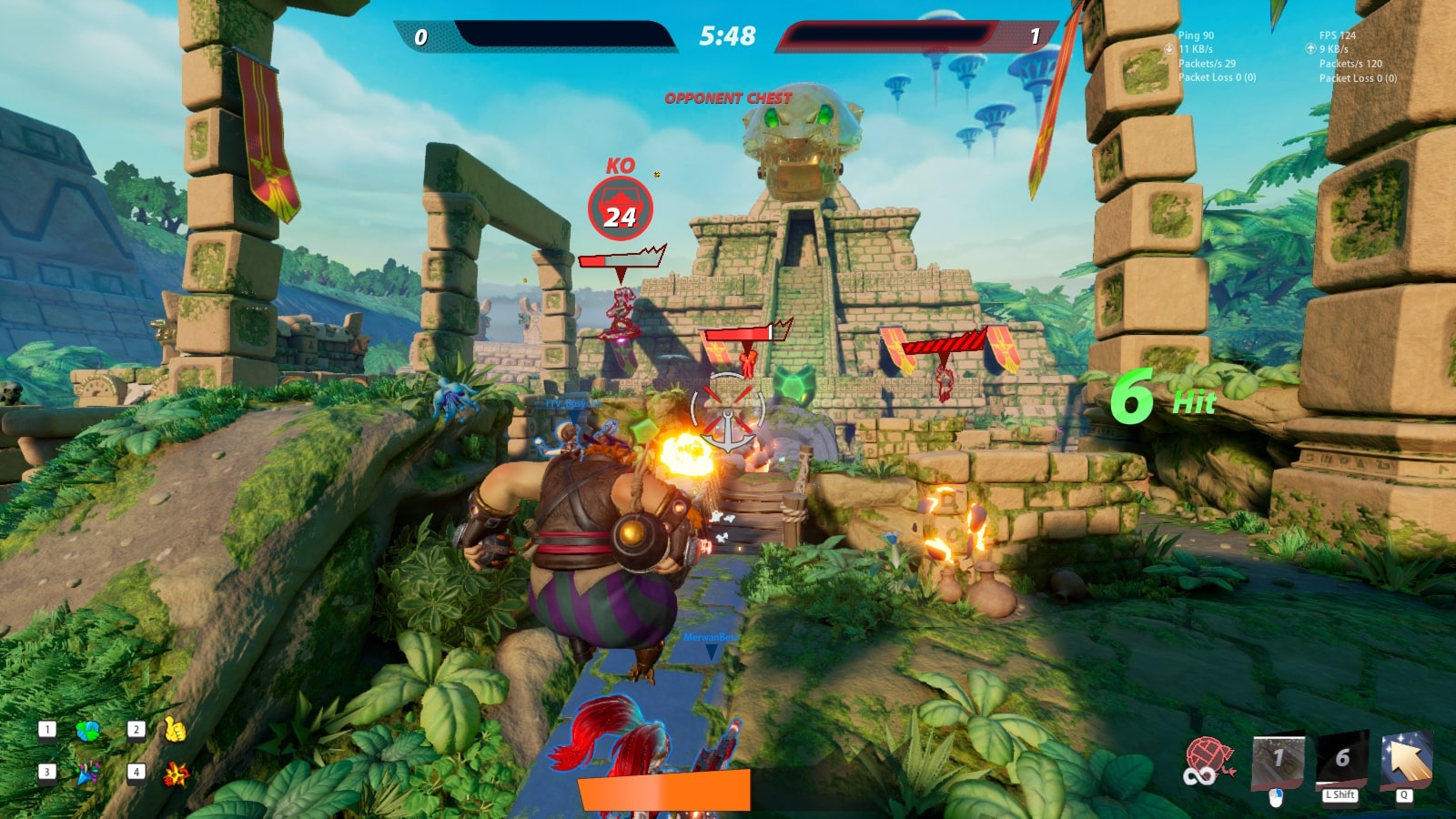This screenshot has height=819, width=1456.
Task: Click the anchor crosshair target marker
Action: (728, 411)
